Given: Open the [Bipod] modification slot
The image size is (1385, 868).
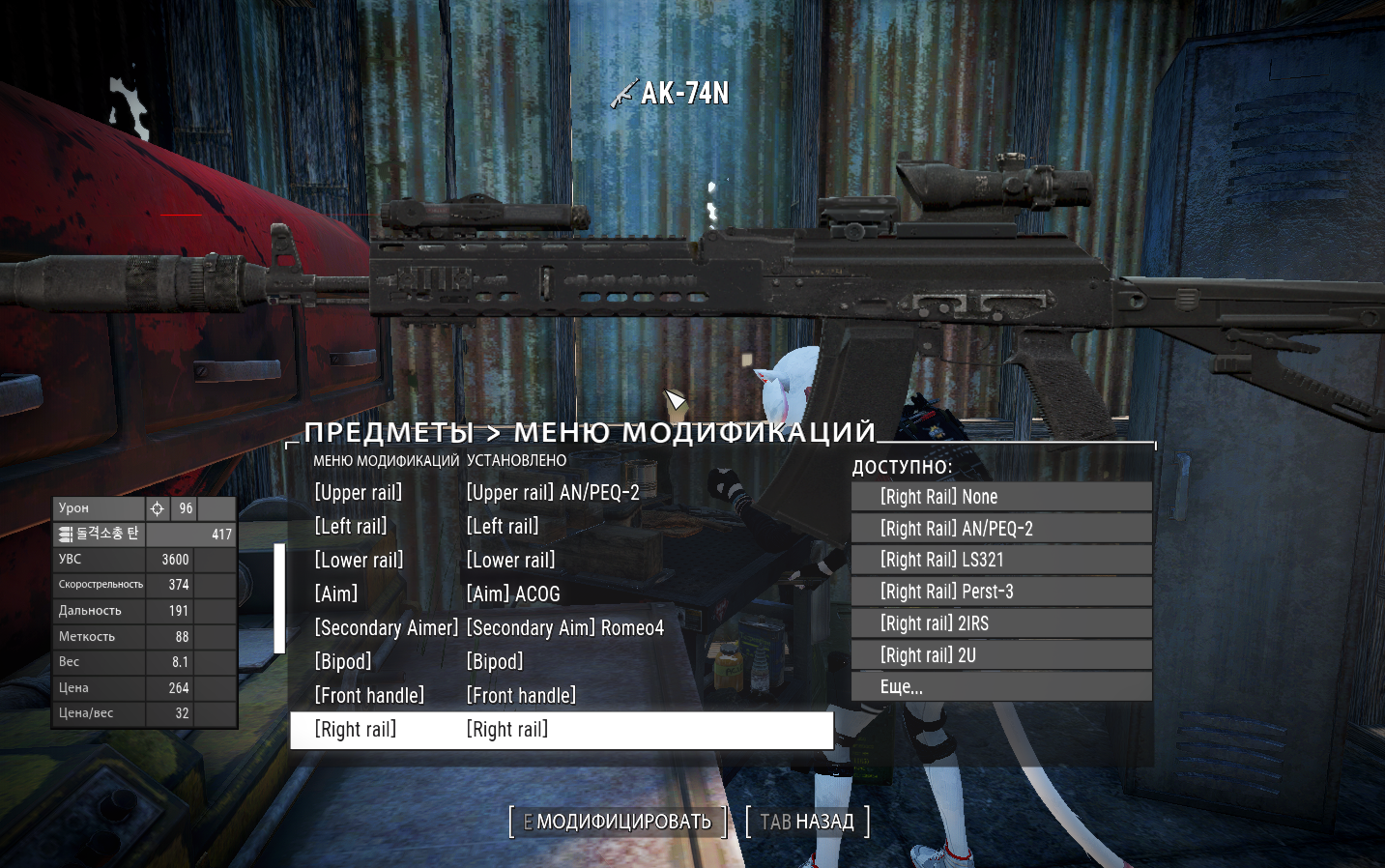Looking at the screenshot, I should click(343, 661).
